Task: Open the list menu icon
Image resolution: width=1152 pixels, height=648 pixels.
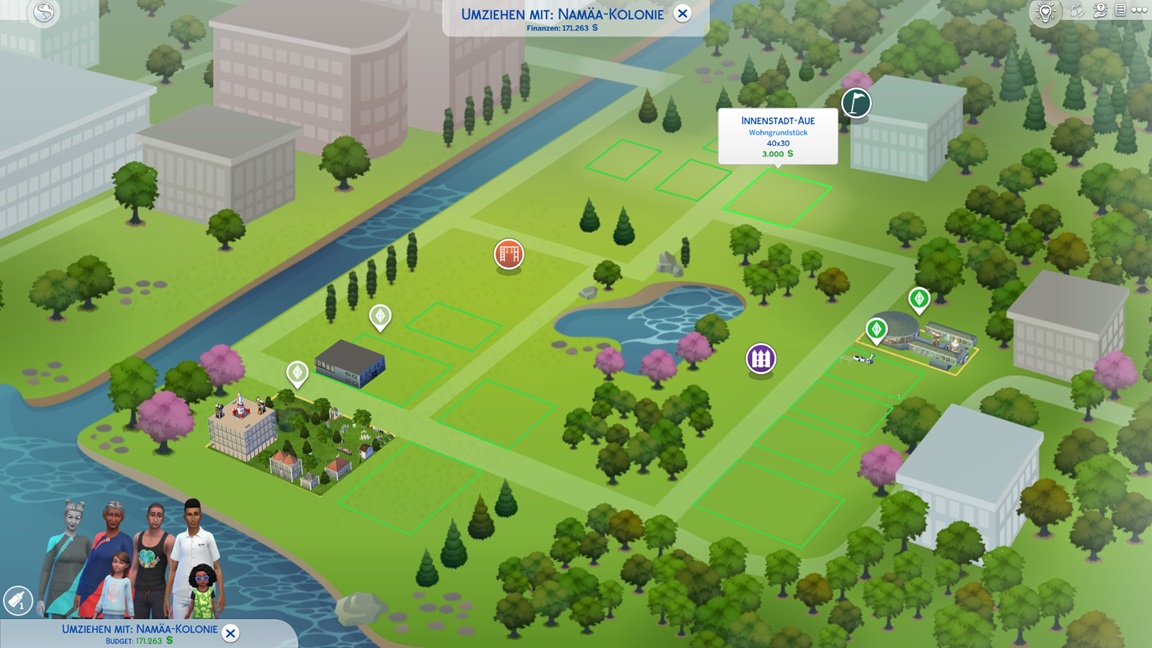Action: (x=1121, y=11)
